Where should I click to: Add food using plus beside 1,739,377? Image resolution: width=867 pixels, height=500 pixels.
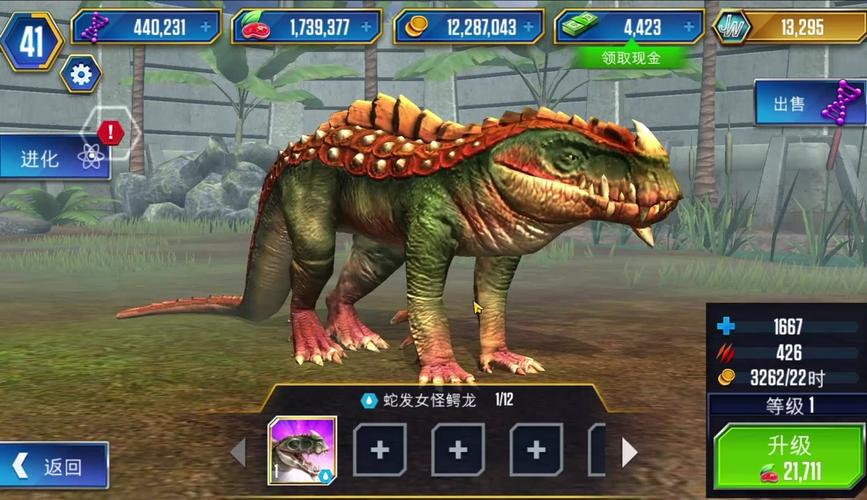(x=367, y=27)
